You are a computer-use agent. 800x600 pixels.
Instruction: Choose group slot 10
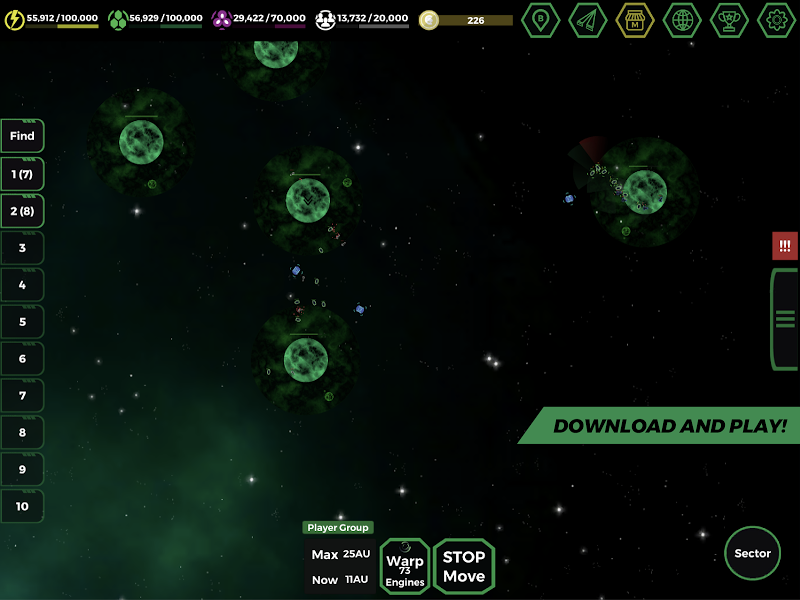point(22,506)
